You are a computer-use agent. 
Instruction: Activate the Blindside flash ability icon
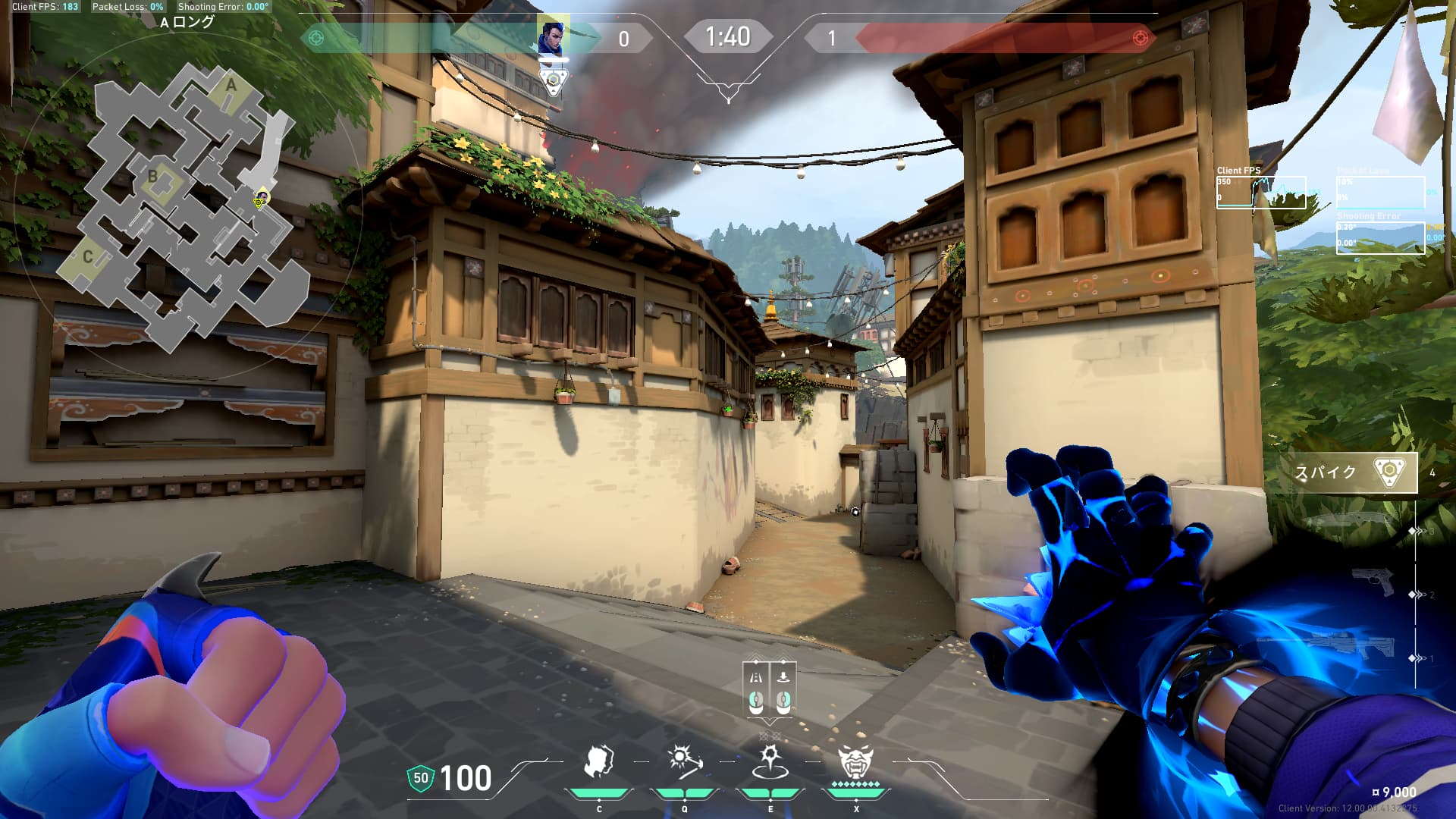pos(684,762)
